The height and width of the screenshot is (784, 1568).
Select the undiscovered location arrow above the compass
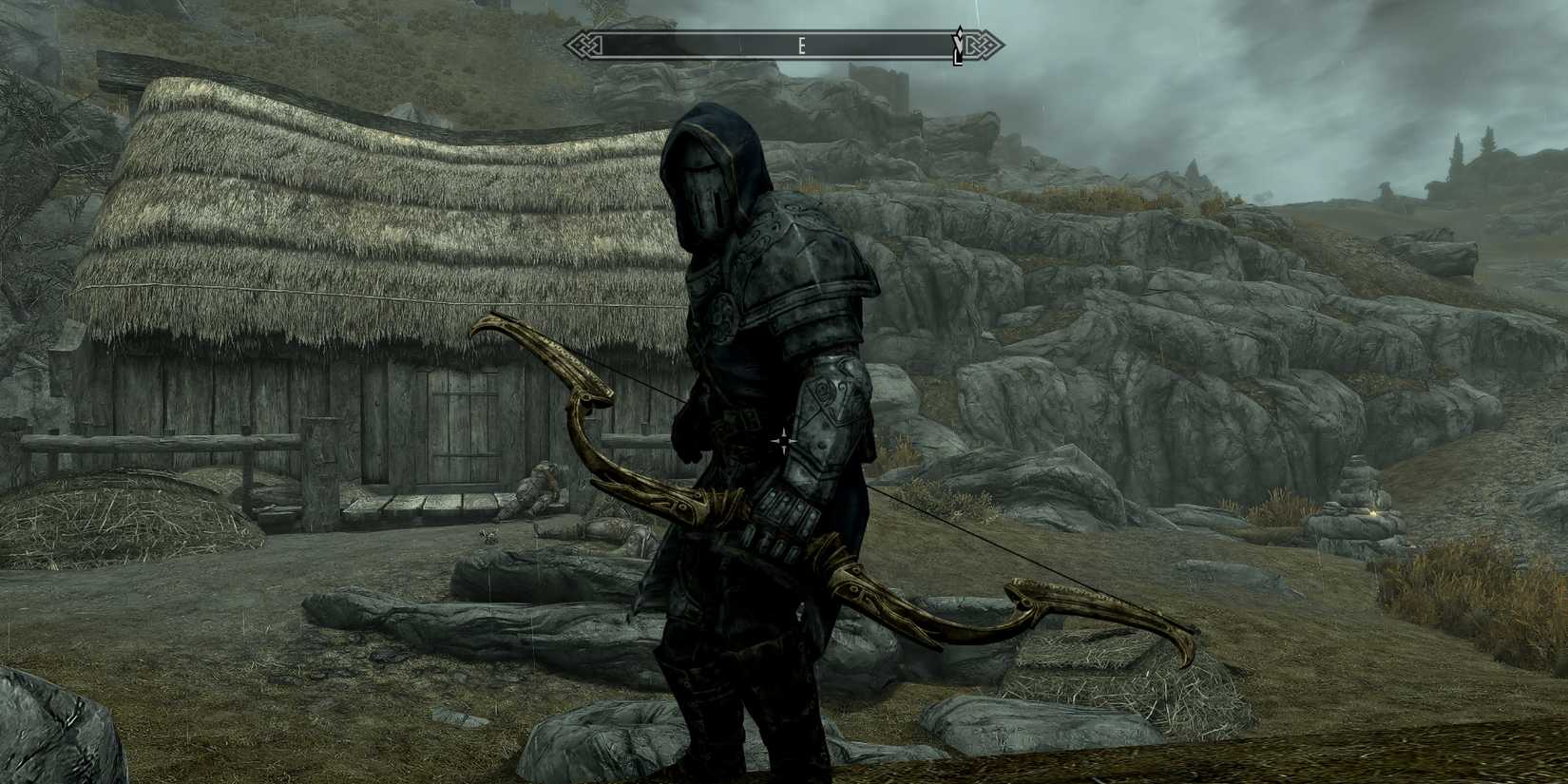tap(960, 29)
